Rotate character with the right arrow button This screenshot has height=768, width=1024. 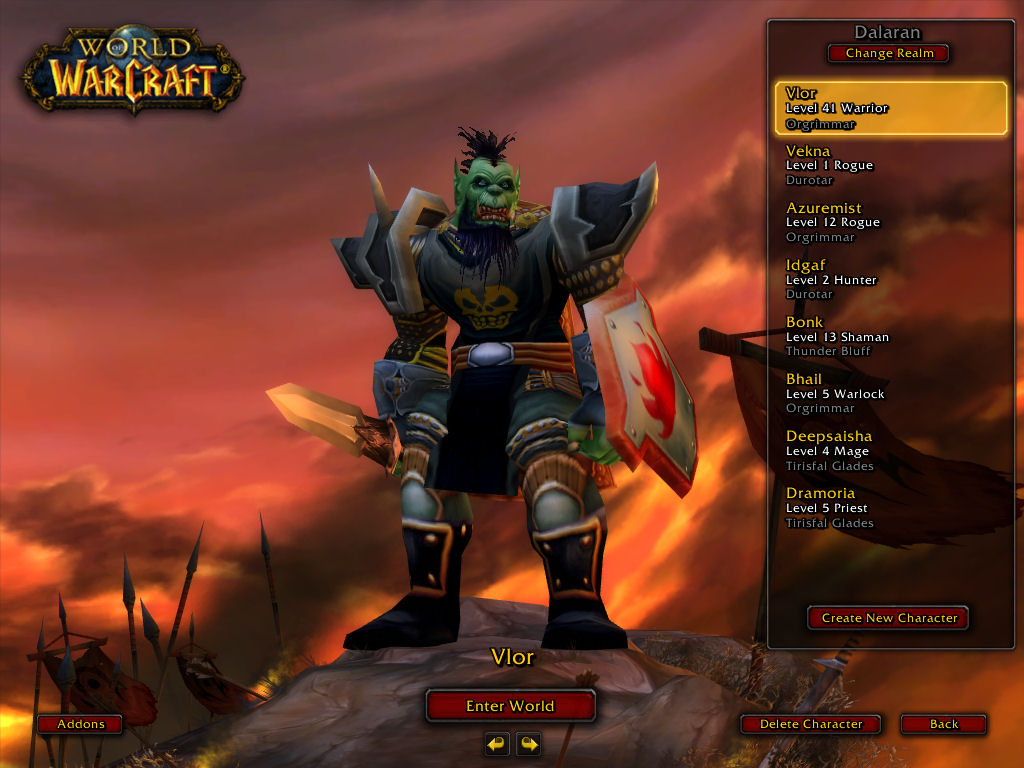[x=528, y=744]
